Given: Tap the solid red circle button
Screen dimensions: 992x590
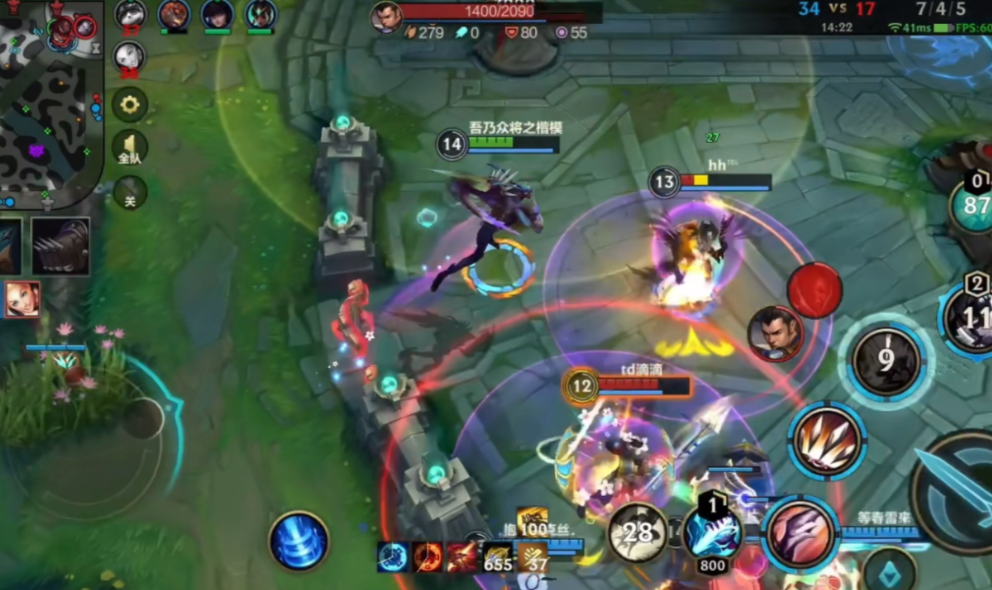Looking at the screenshot, I should 815,290.
